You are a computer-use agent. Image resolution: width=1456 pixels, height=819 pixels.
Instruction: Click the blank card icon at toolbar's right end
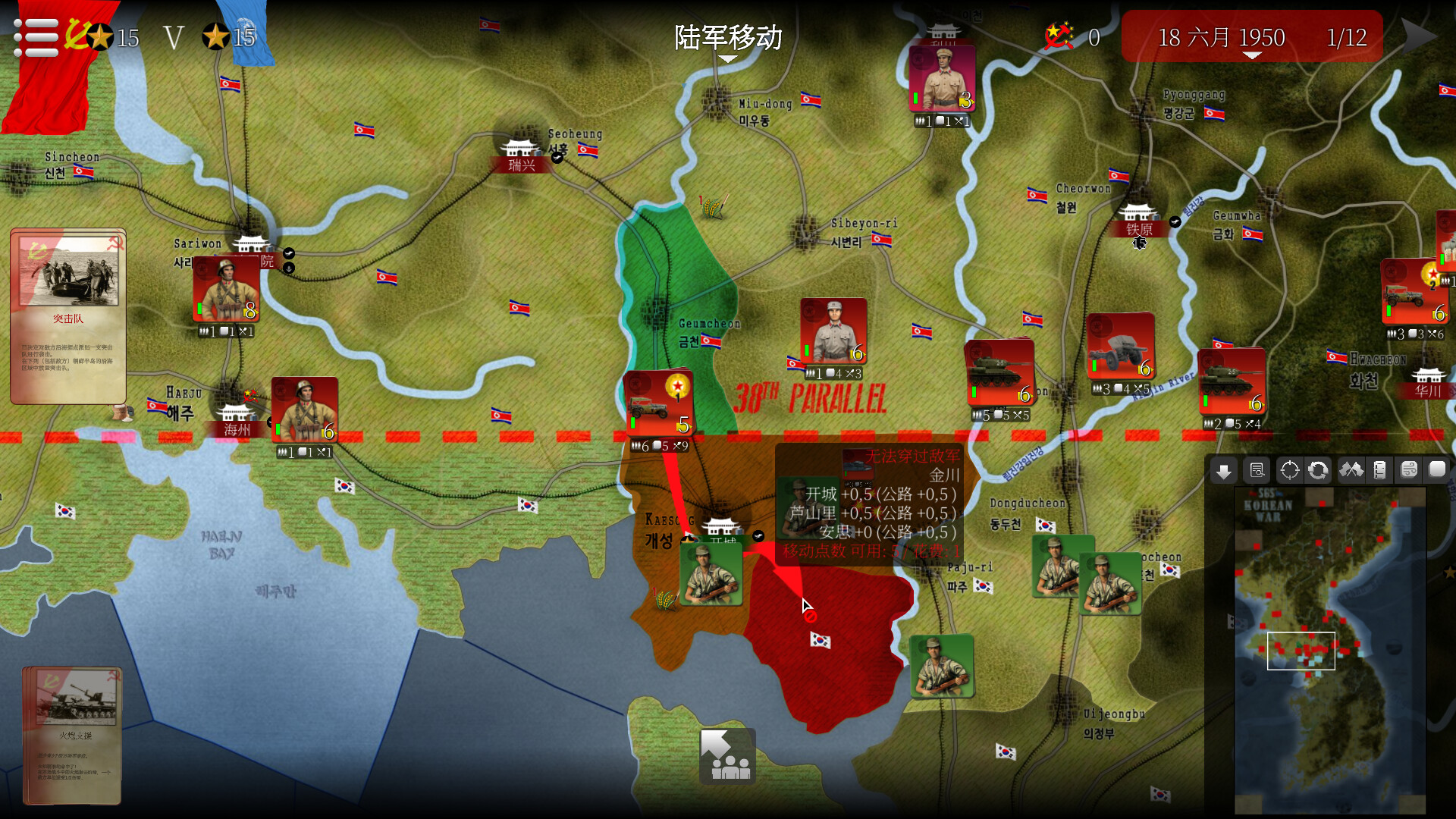1438,470
